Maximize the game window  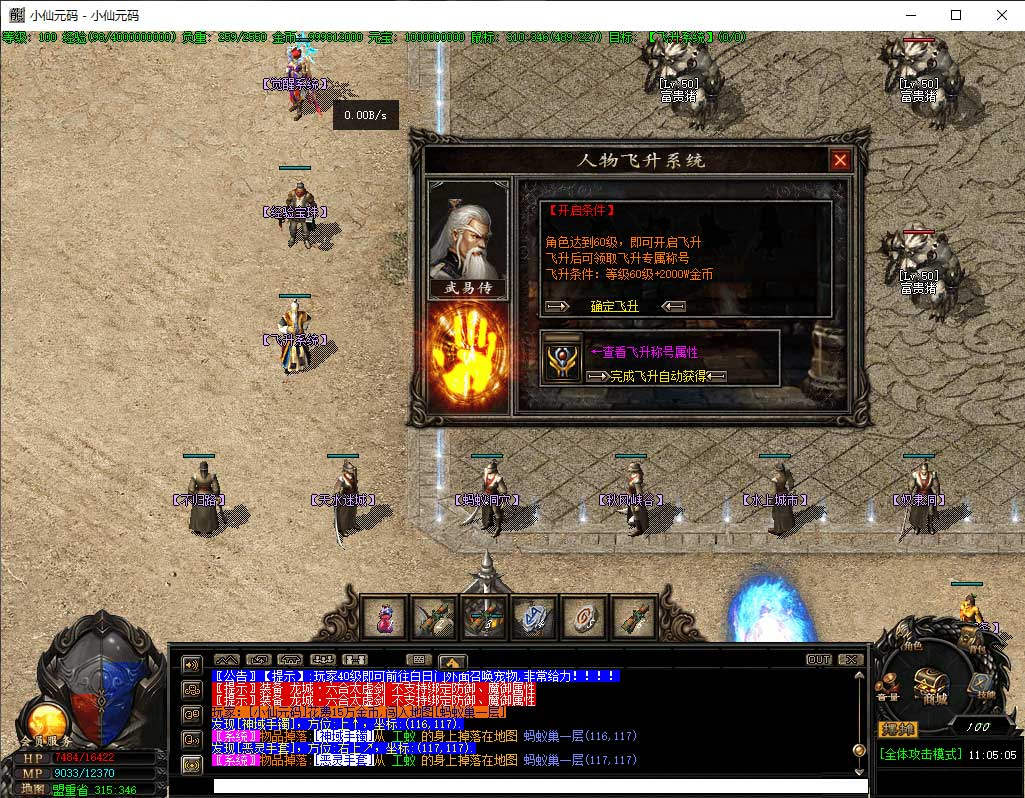pos(956,15)
